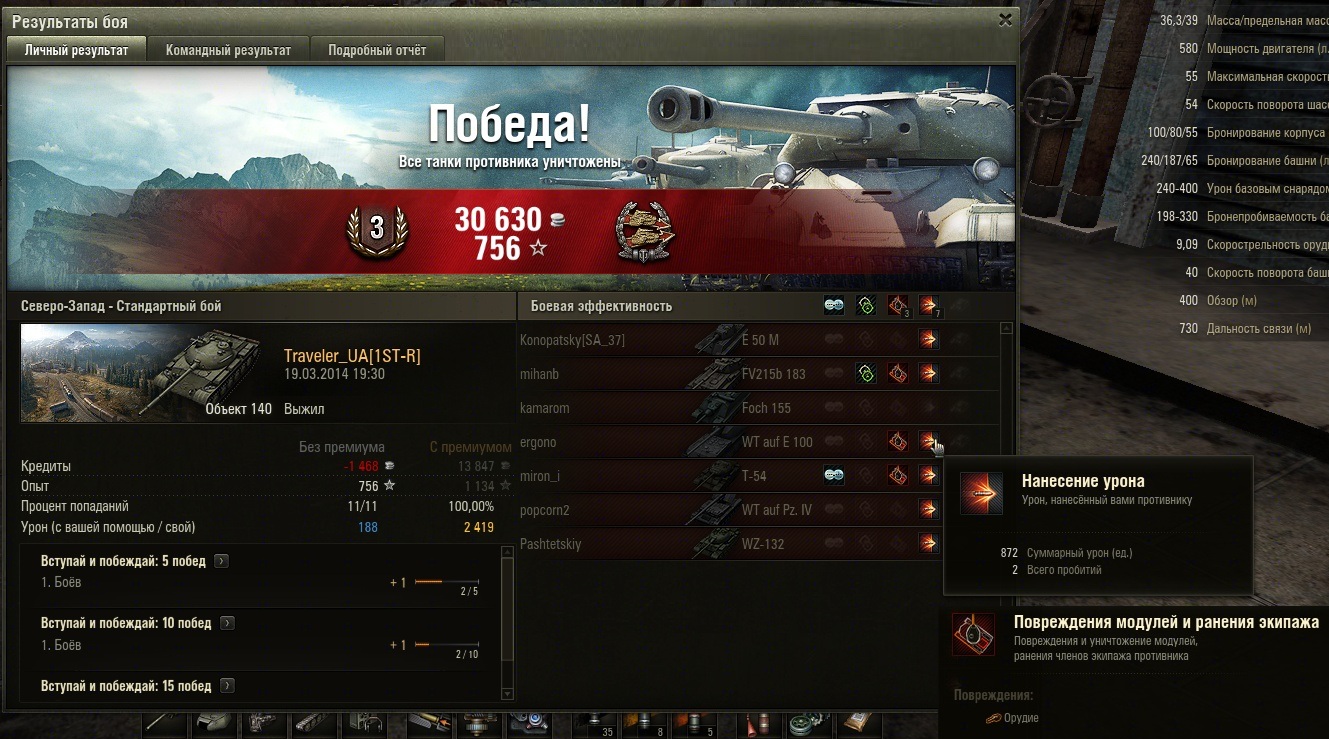
Task: Click ergono's critical damage icon
Action: (897, 442)
